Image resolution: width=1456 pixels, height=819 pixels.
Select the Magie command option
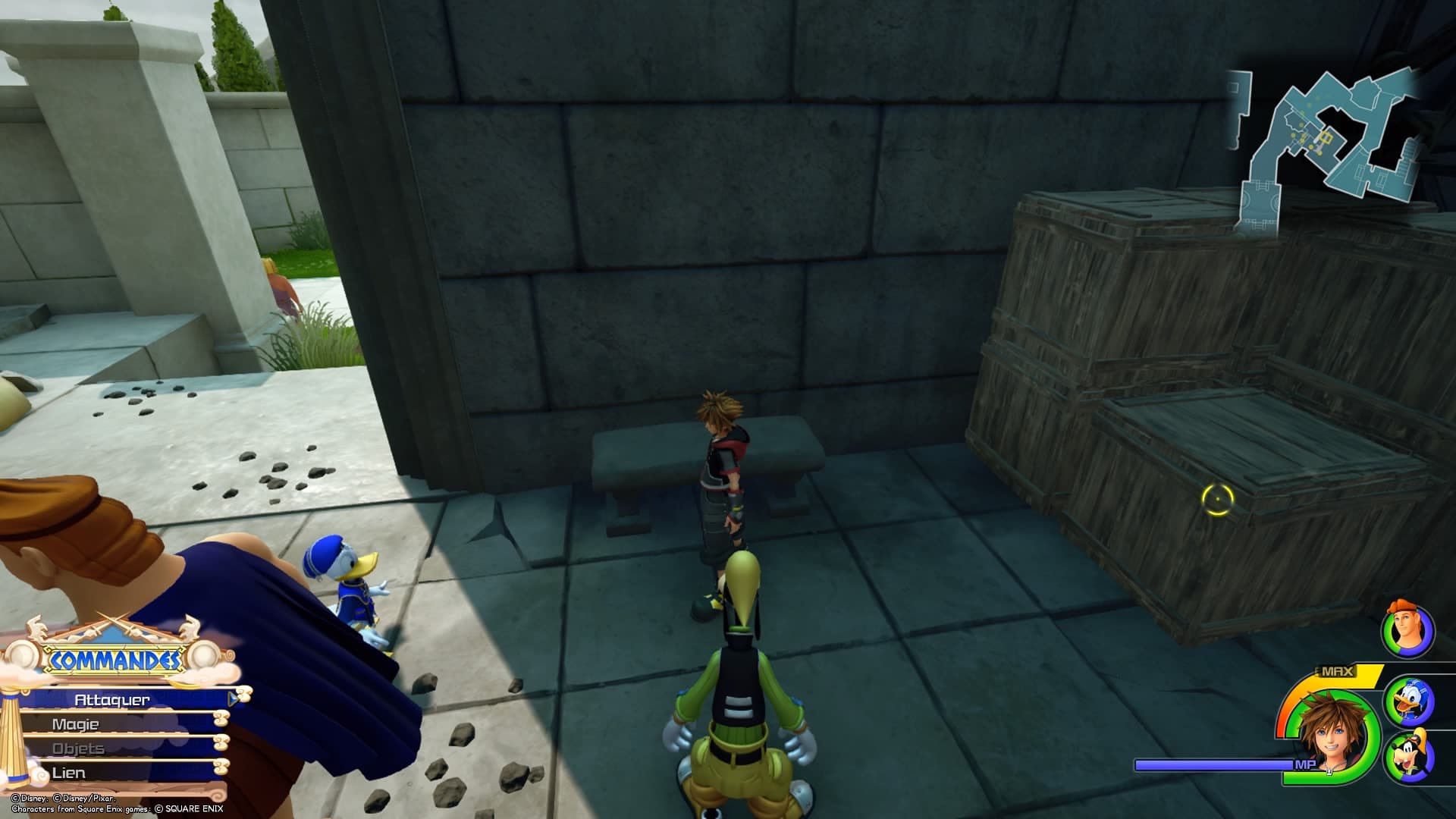coord(76,724)
